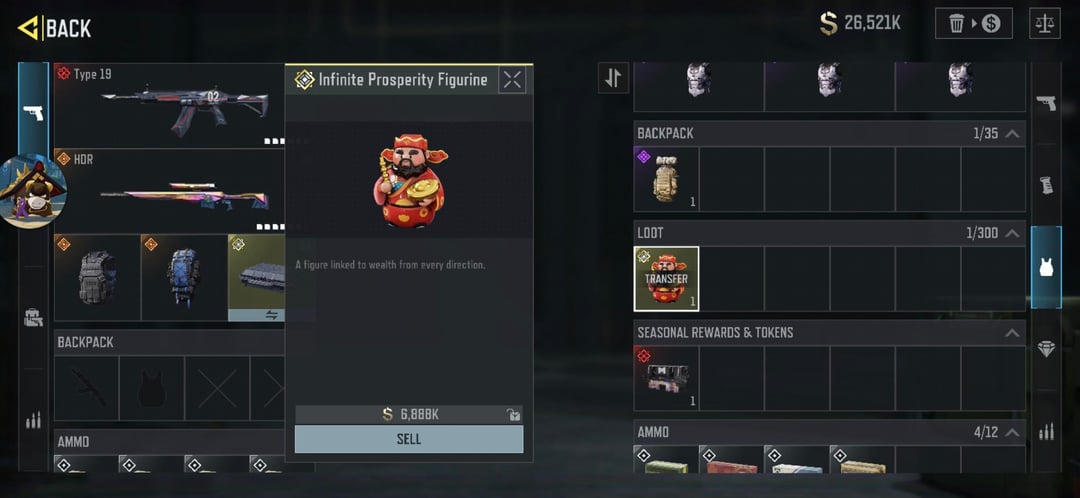Close the Infinite Prosperity Figurine popup
The image size is (1080, 498).
[x=512, y=80]
